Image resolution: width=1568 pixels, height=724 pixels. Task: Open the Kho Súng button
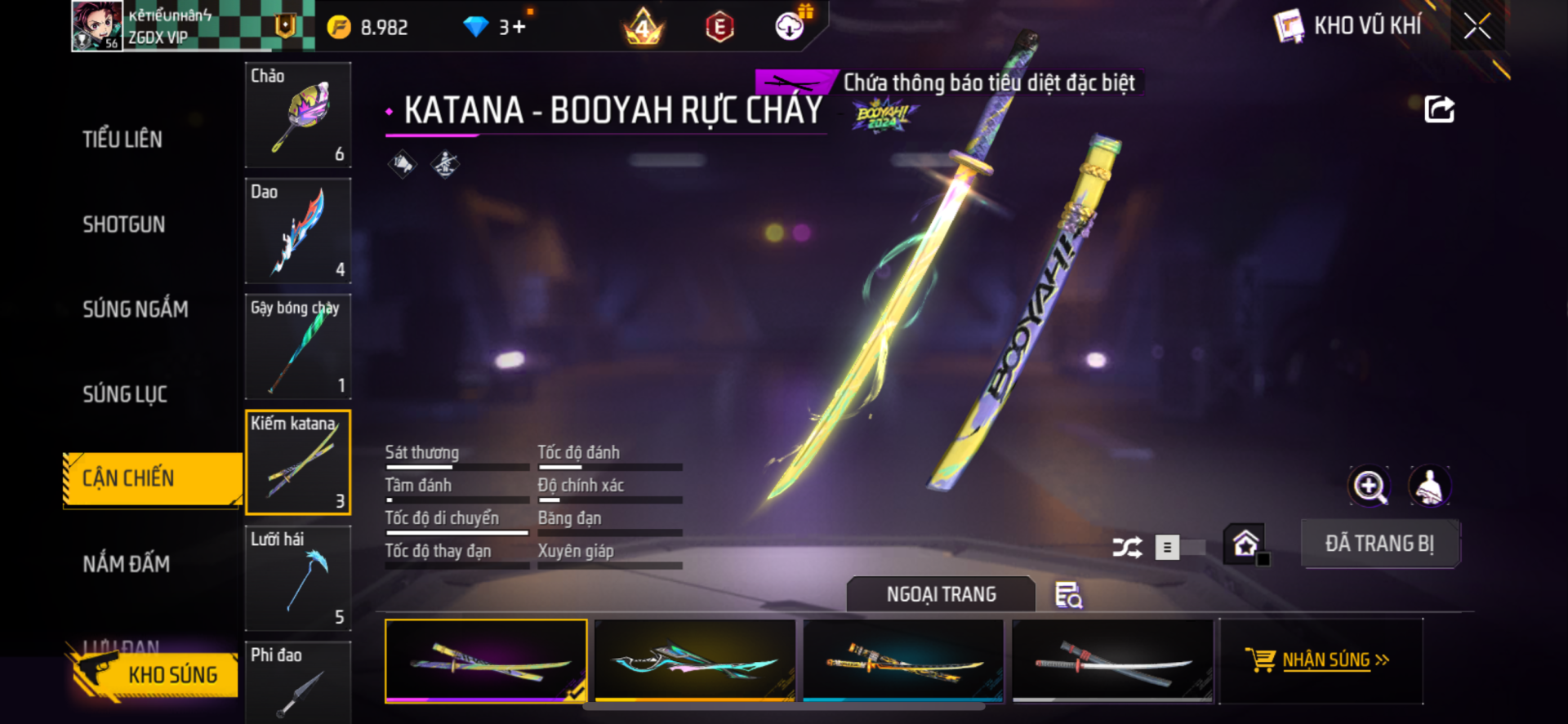(155, 674)
